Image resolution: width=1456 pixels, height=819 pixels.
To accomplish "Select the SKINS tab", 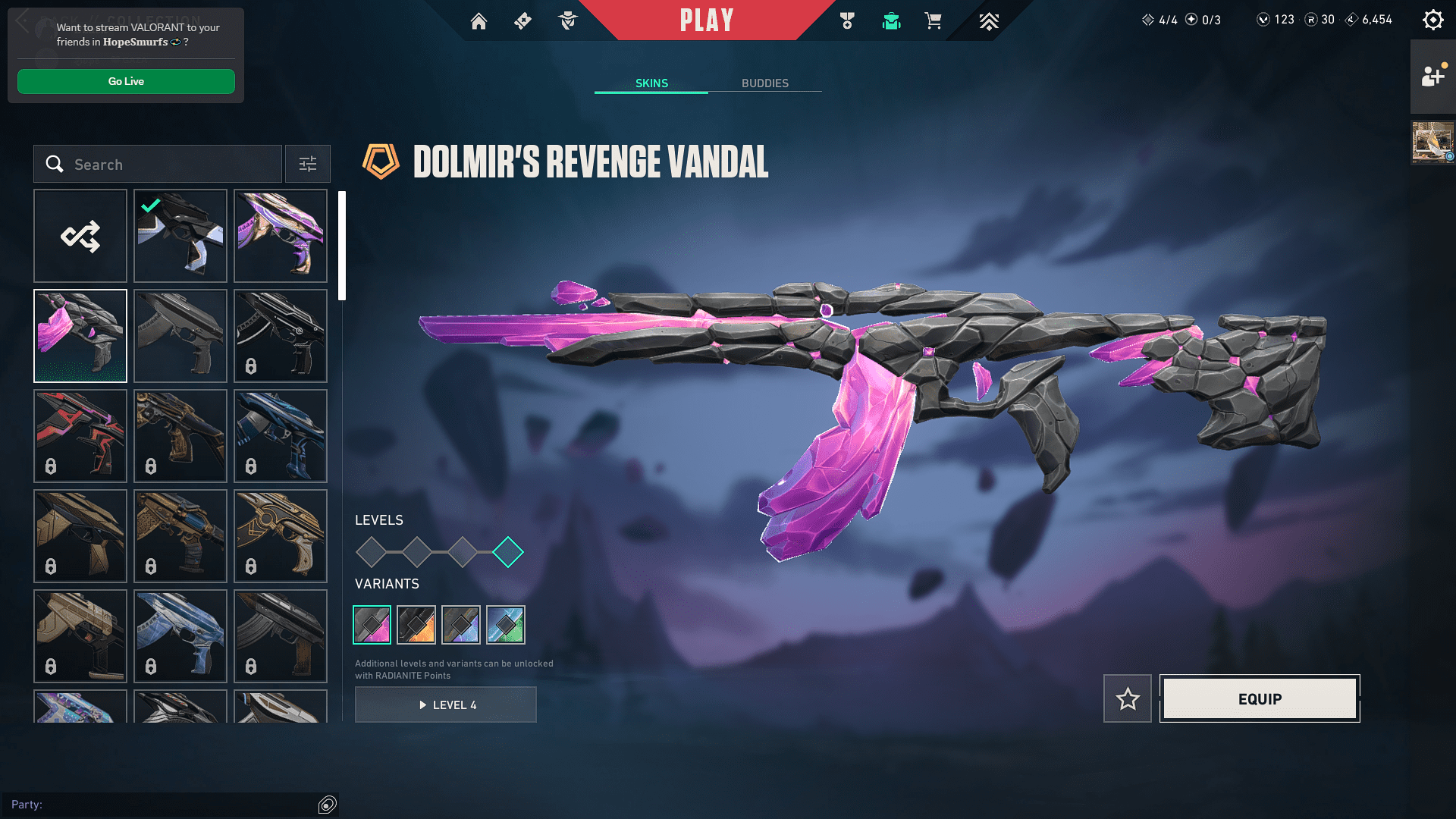I will (x=651, y=83).
